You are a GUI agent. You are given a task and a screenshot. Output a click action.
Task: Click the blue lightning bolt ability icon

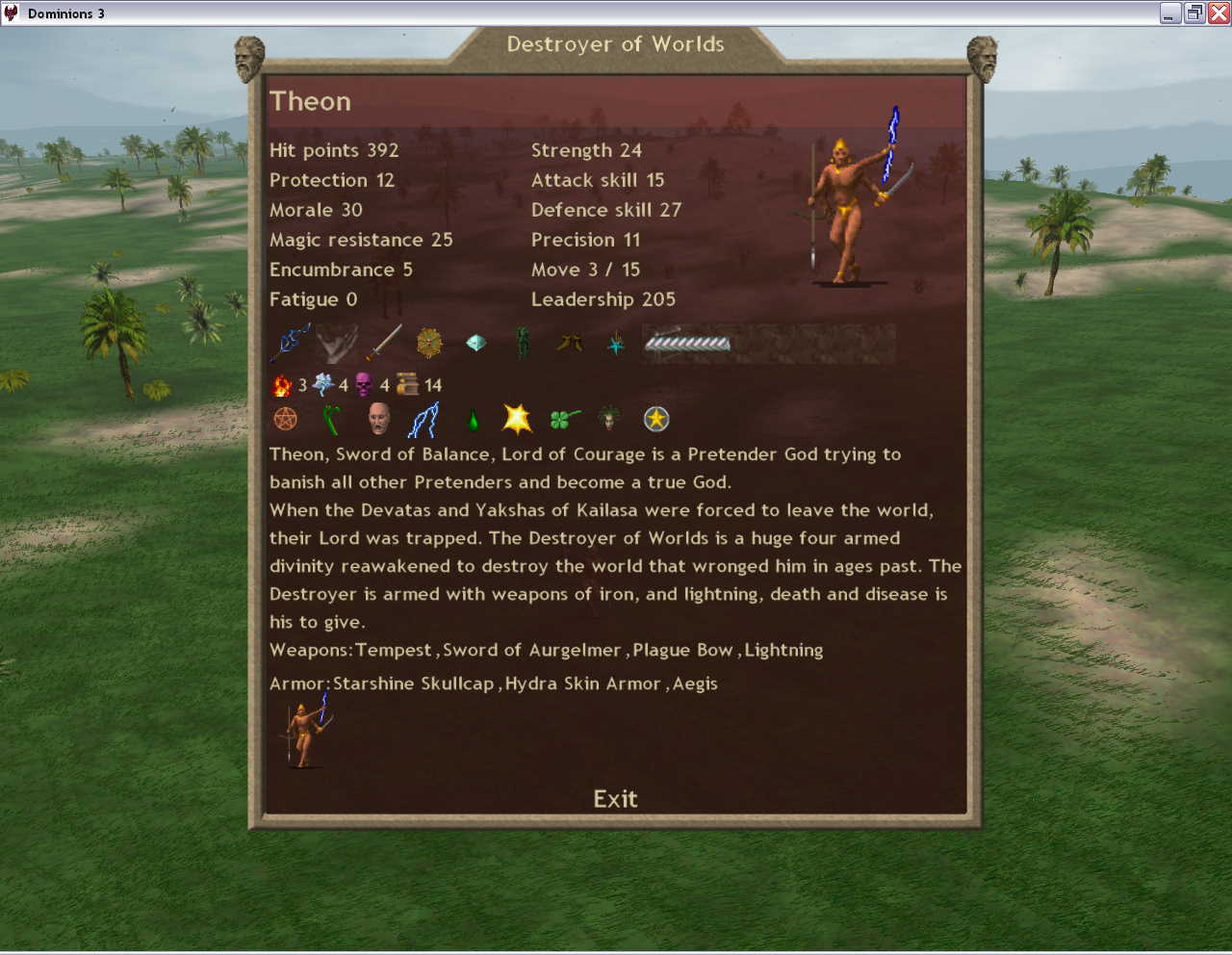[x=424, y=419]
